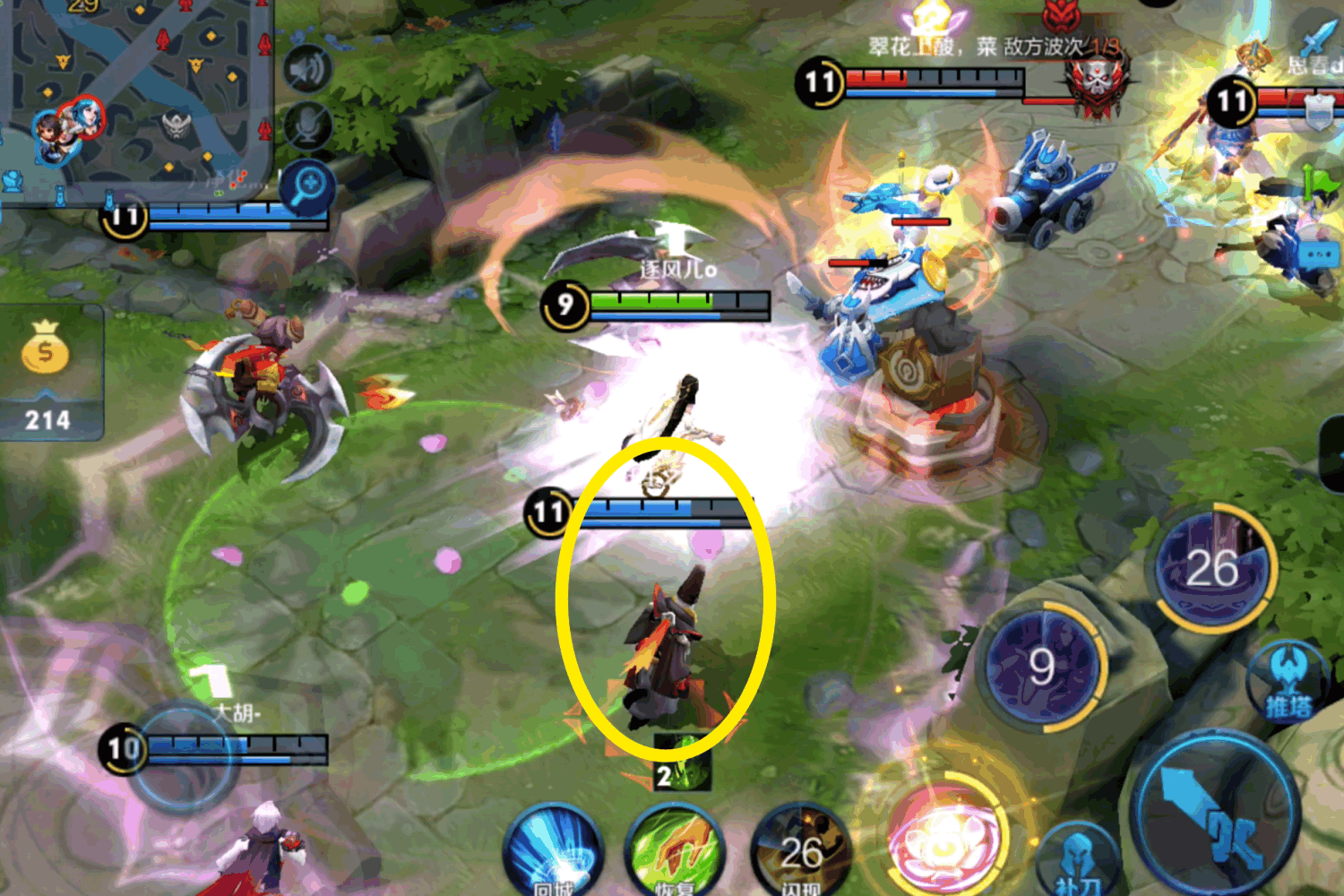Use the 回城 recall ability
This screenshot has height=896, width=1344.
553,853
